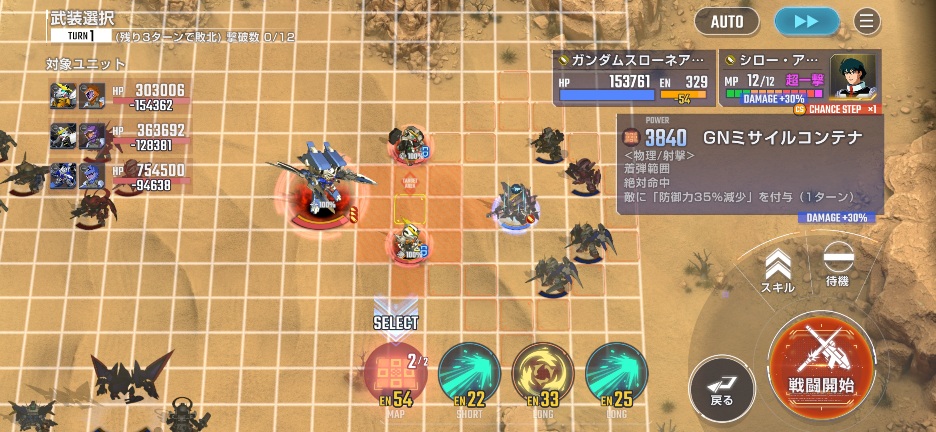View the pilot portrait panel
This screenshot has height=432, width=936.
coord(852,77)
